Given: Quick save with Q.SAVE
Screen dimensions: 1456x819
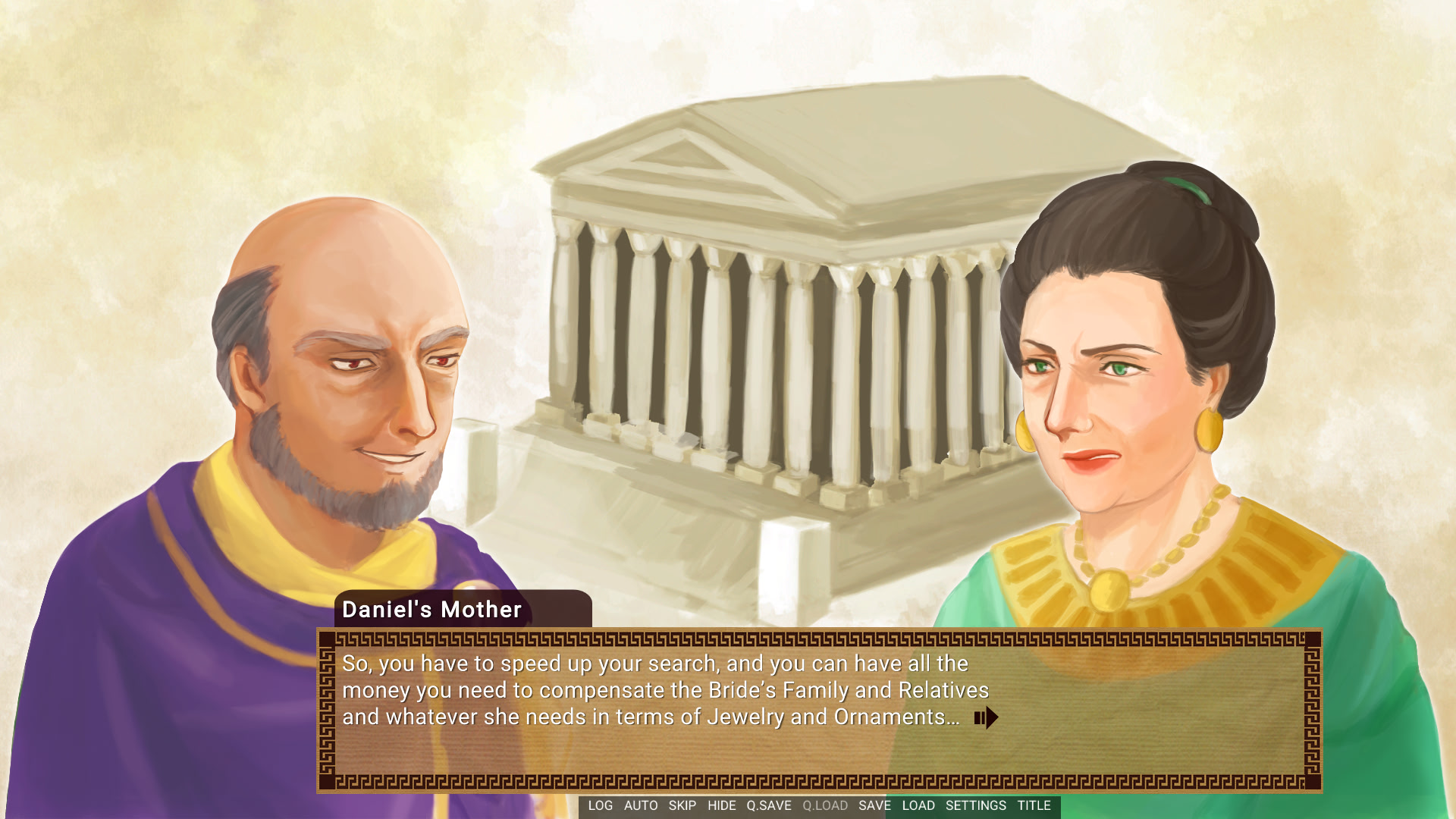Looking at the screenshot, I should coord(768,806).
